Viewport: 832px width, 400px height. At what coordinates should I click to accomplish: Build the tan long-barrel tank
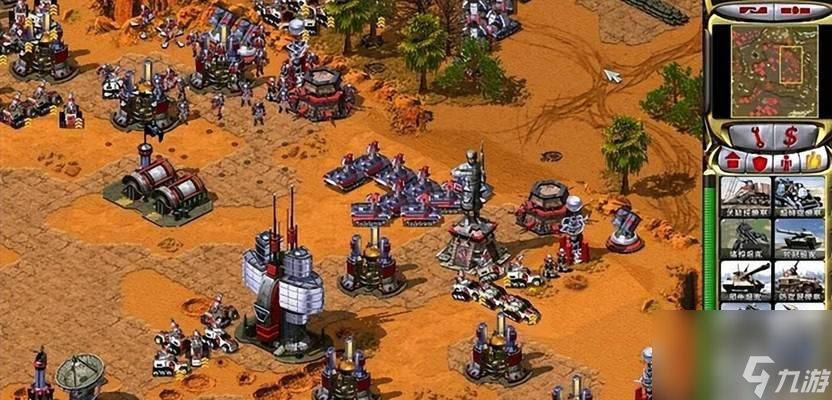pyautogui.click(x=745, y=279)
